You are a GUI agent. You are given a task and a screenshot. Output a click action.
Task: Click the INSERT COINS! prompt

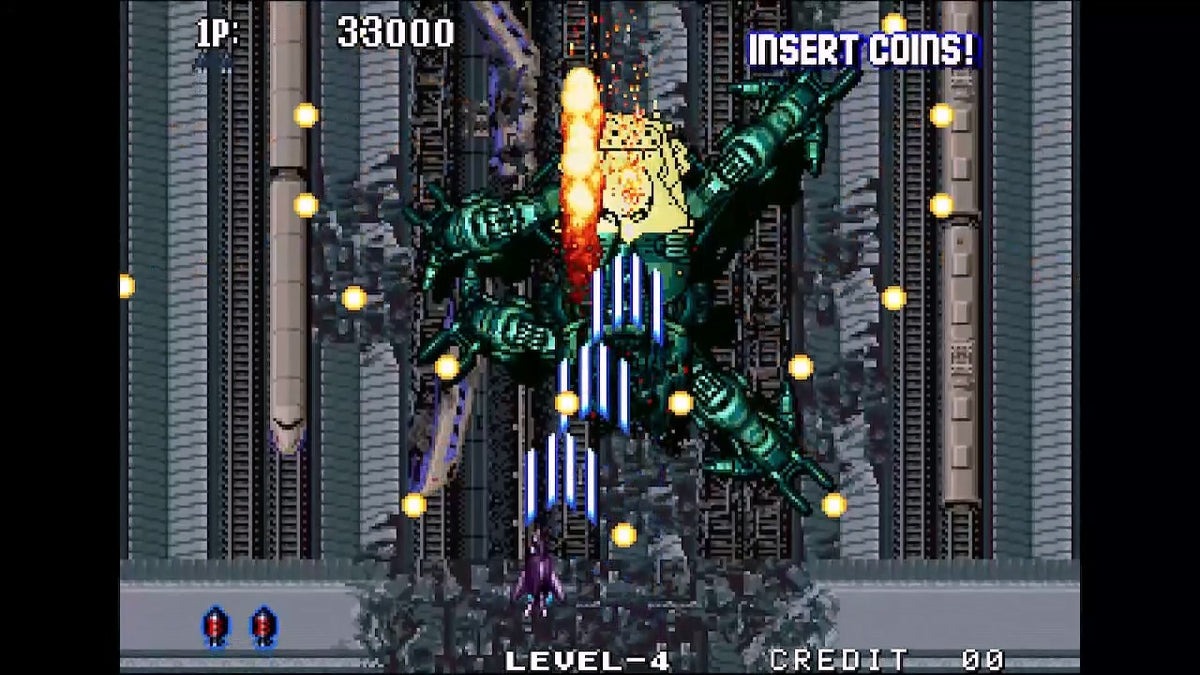pos(863,50)
